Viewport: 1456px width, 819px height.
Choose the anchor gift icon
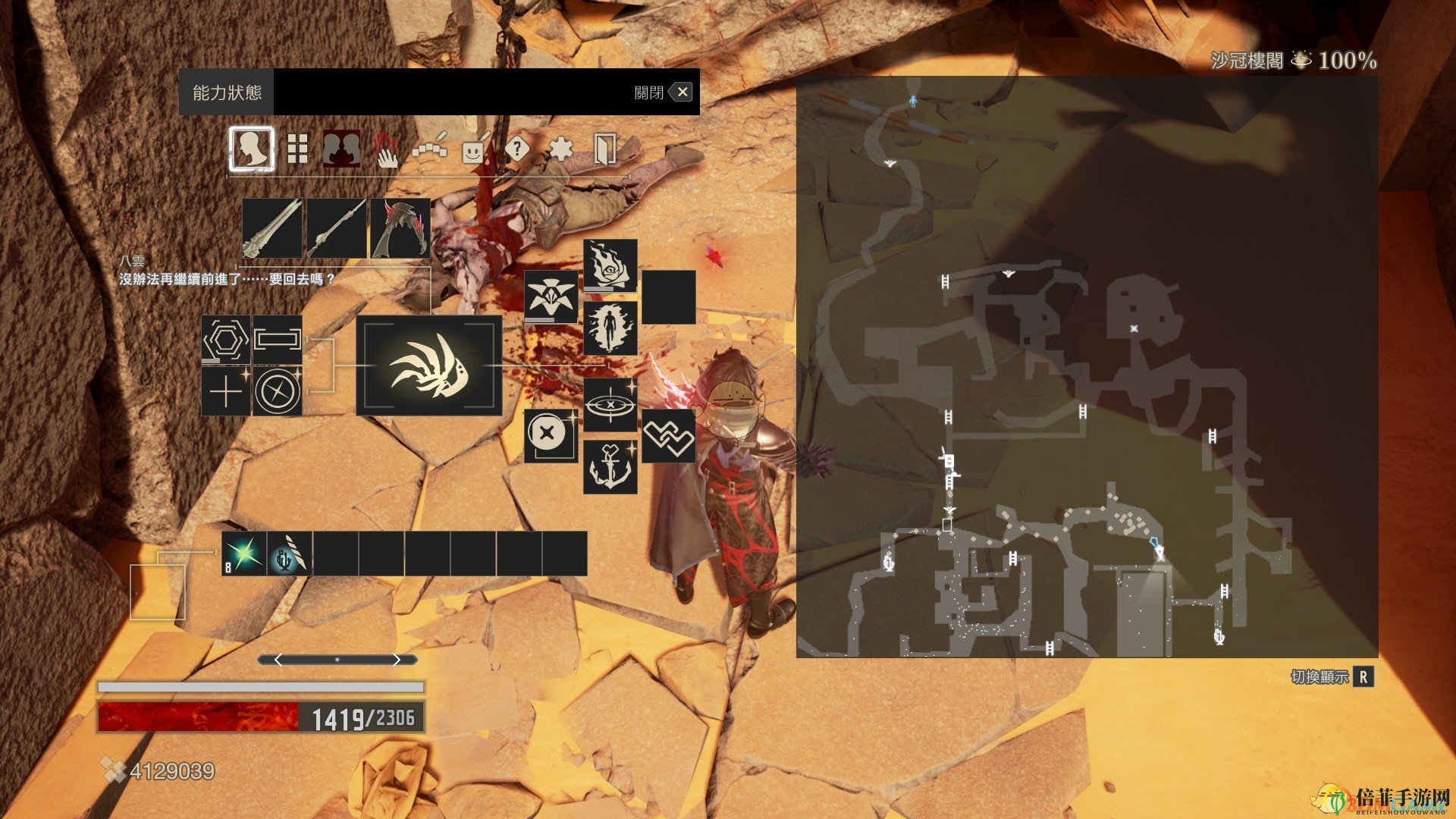coord(610,467)
